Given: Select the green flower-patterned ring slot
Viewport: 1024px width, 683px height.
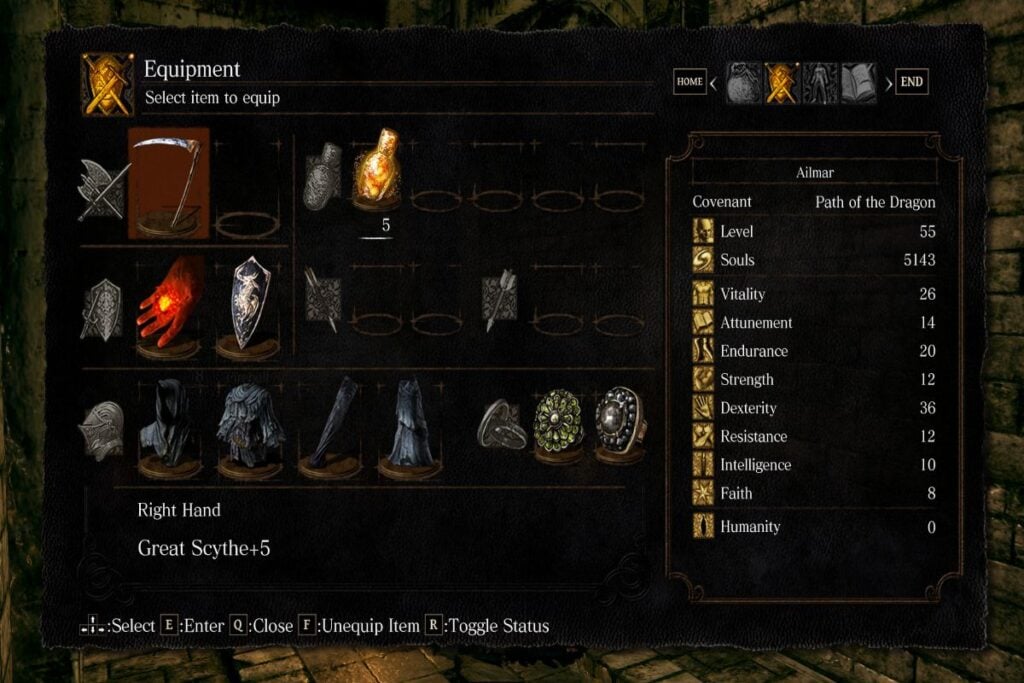Looking at the screenshot, I should tap(558, 424).
